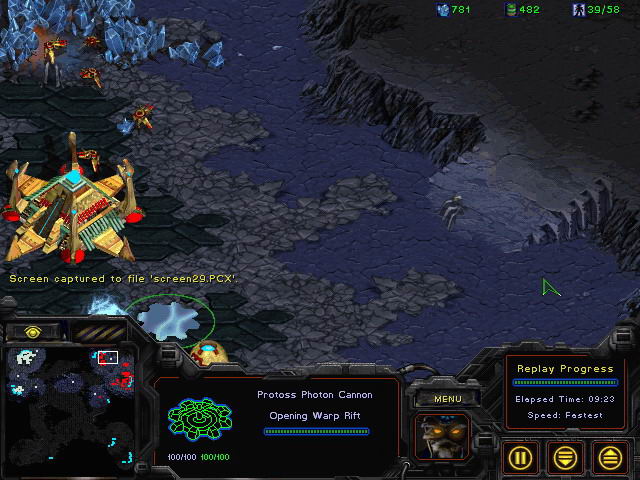Image resolution: width=640 pixels, height=480 pixels.
Task: Select the Photon Cannon wireframe icon
Action: 200,419
